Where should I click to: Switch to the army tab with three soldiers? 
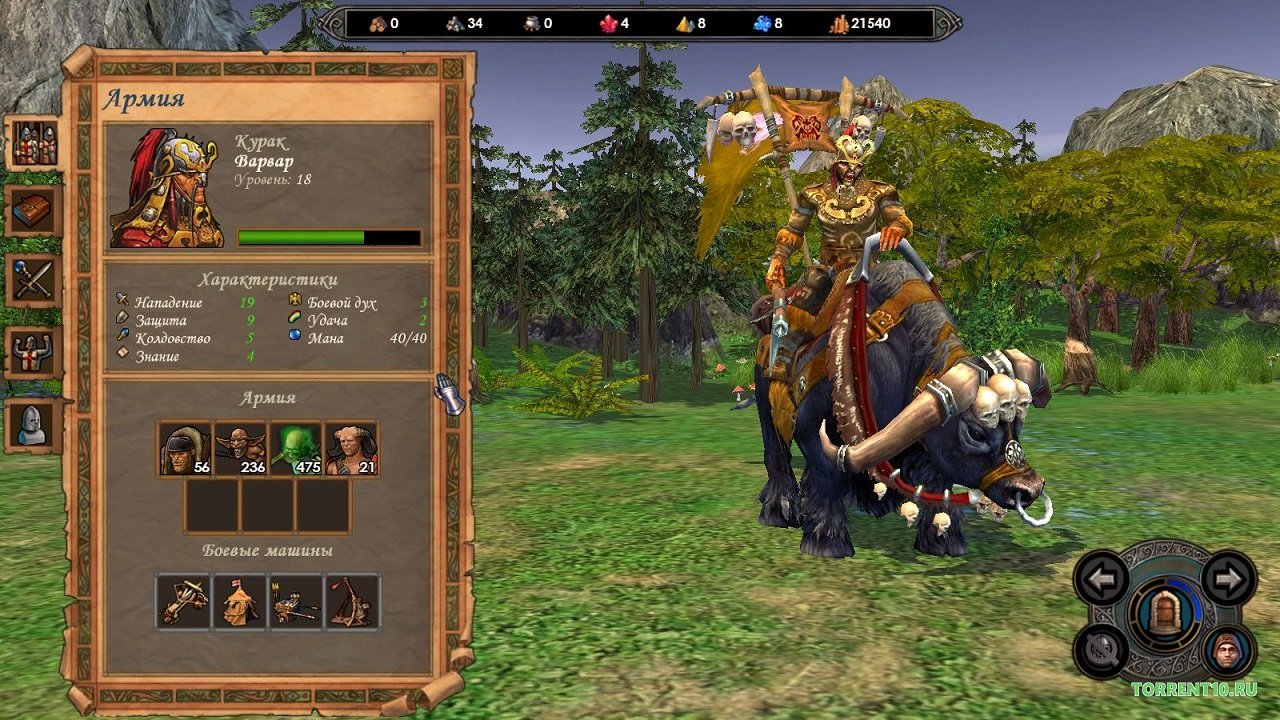pos(35,145)
